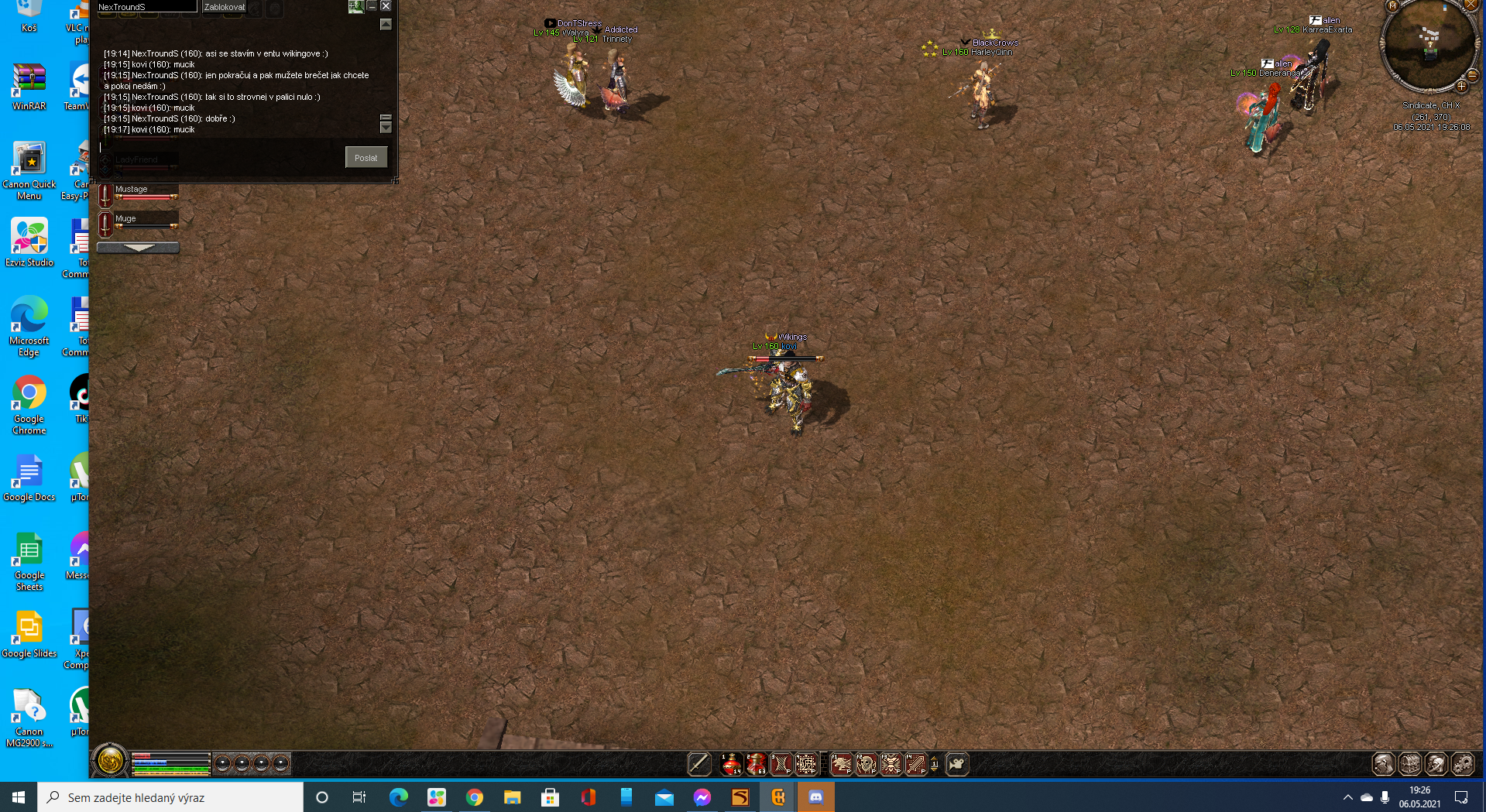The width and height of the screenshot is (1486, 812).
Task: Activate the sword skill on F4
Action: pyautogui.click(x=916, y=764)
